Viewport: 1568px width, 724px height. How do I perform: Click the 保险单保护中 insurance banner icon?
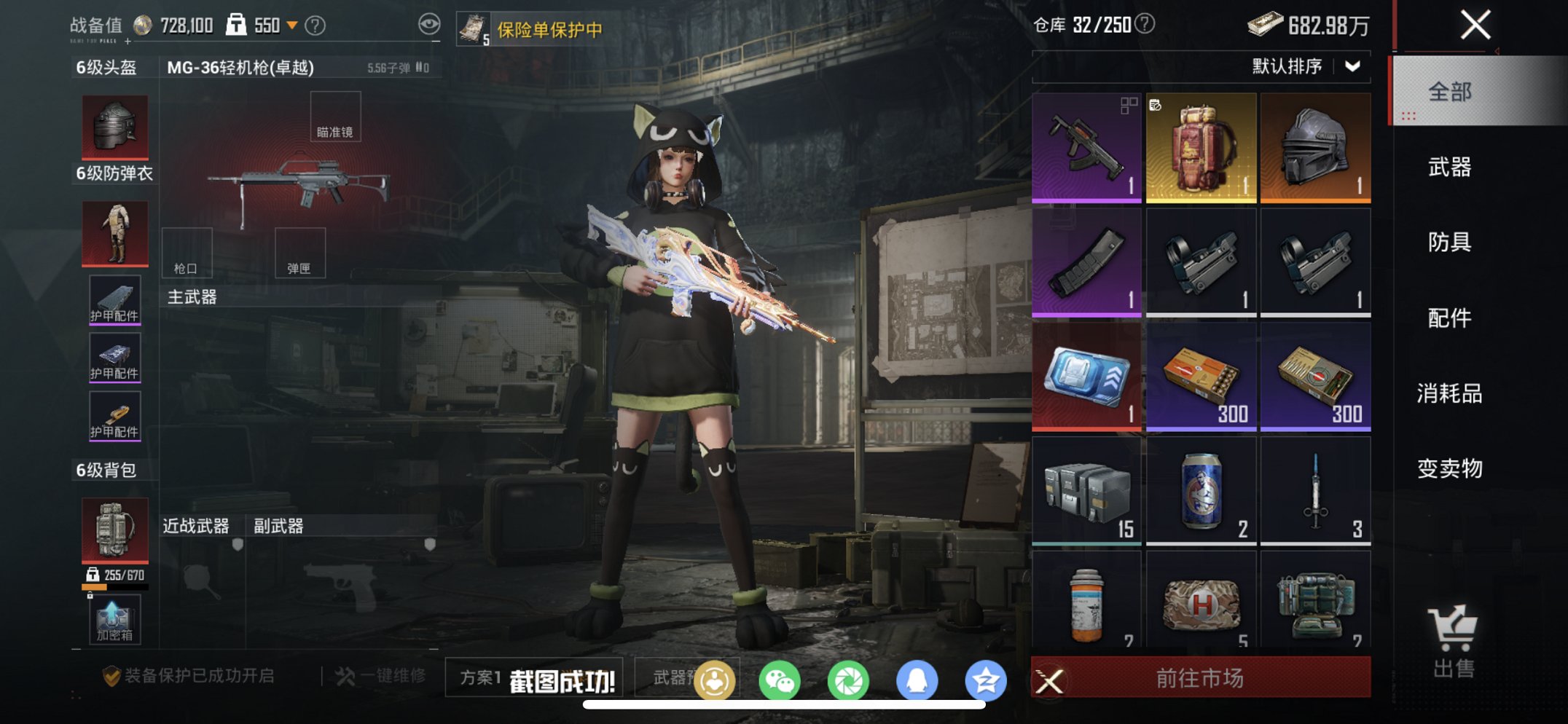tap(474, 28)
